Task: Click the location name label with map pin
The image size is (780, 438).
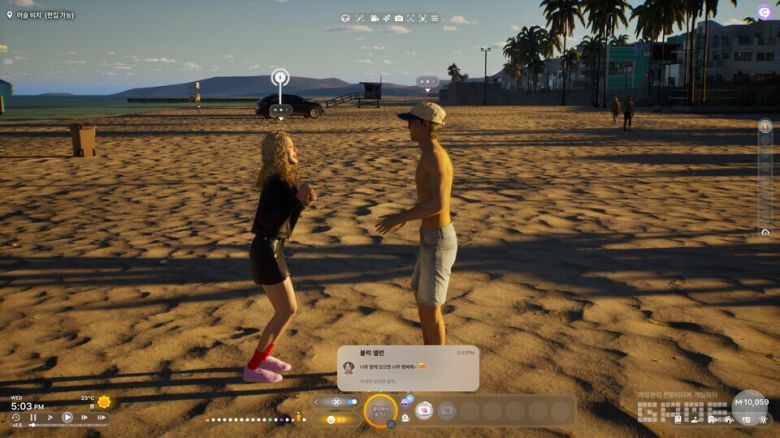Action: tap(40, 15)
